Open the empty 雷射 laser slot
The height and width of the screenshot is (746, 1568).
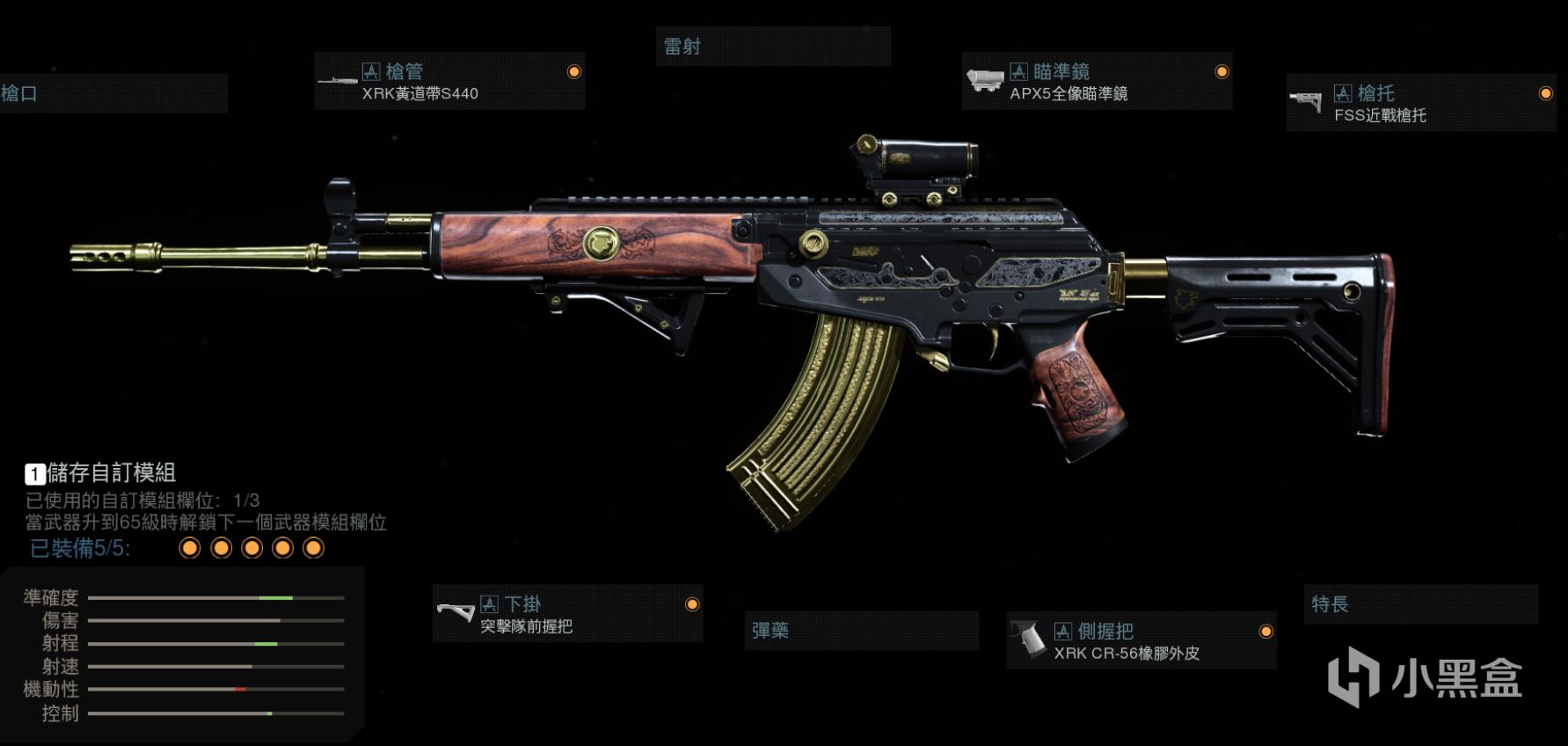point(773,47)
